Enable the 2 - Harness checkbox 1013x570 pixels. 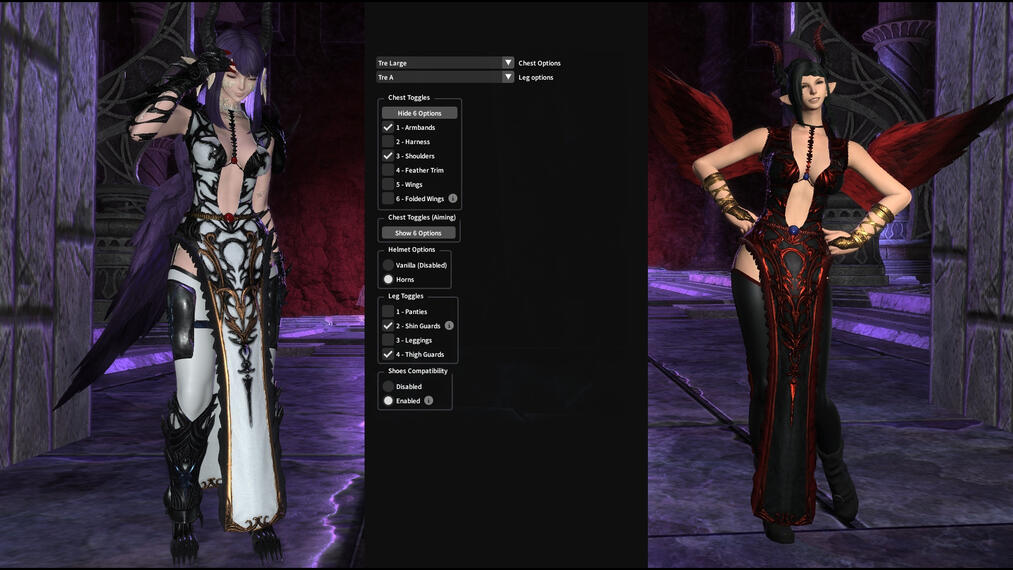388,142
